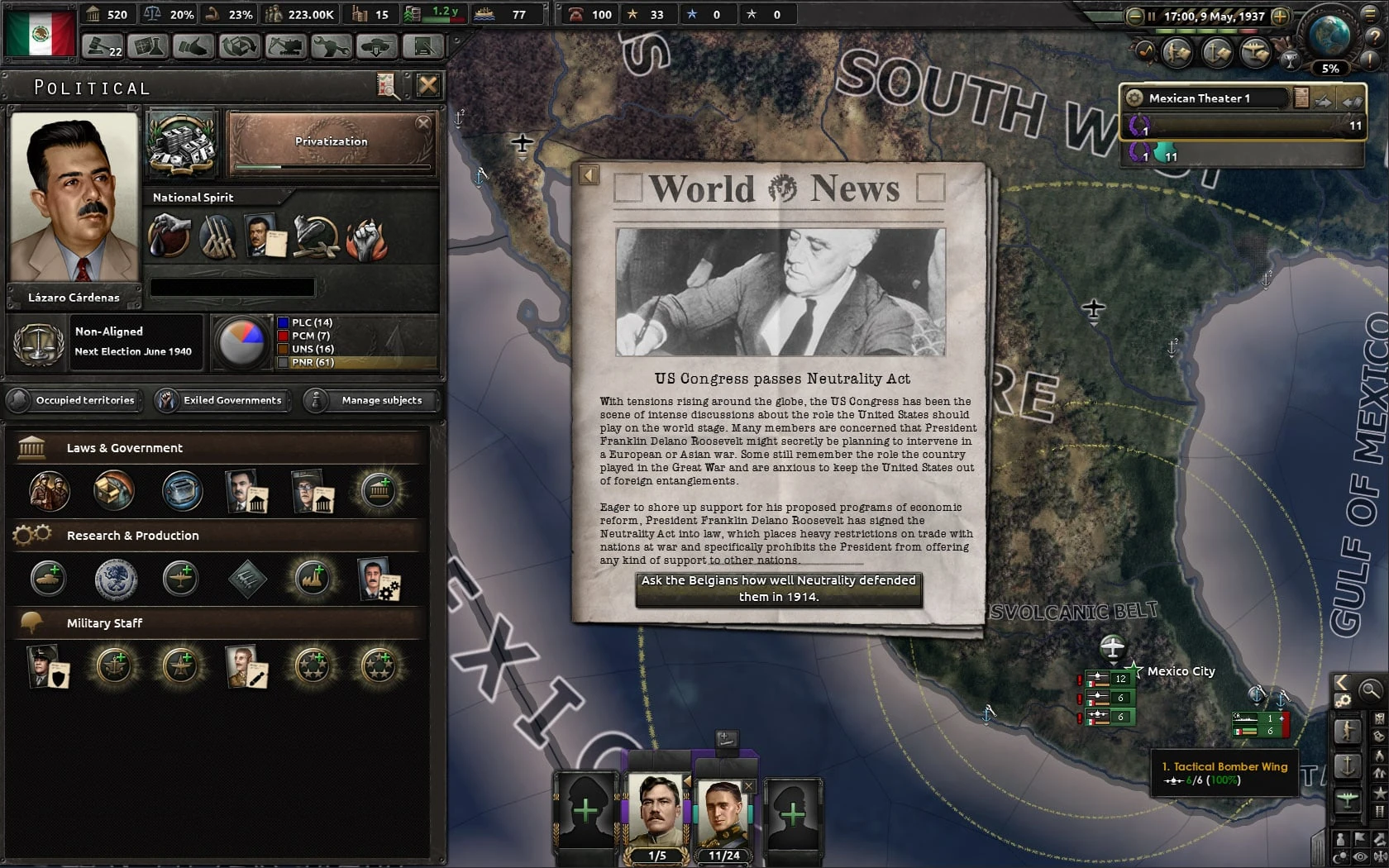Select the general commanding 1/5 divisions
Viewport: 1389px width, 868px height.
[656, 814]
